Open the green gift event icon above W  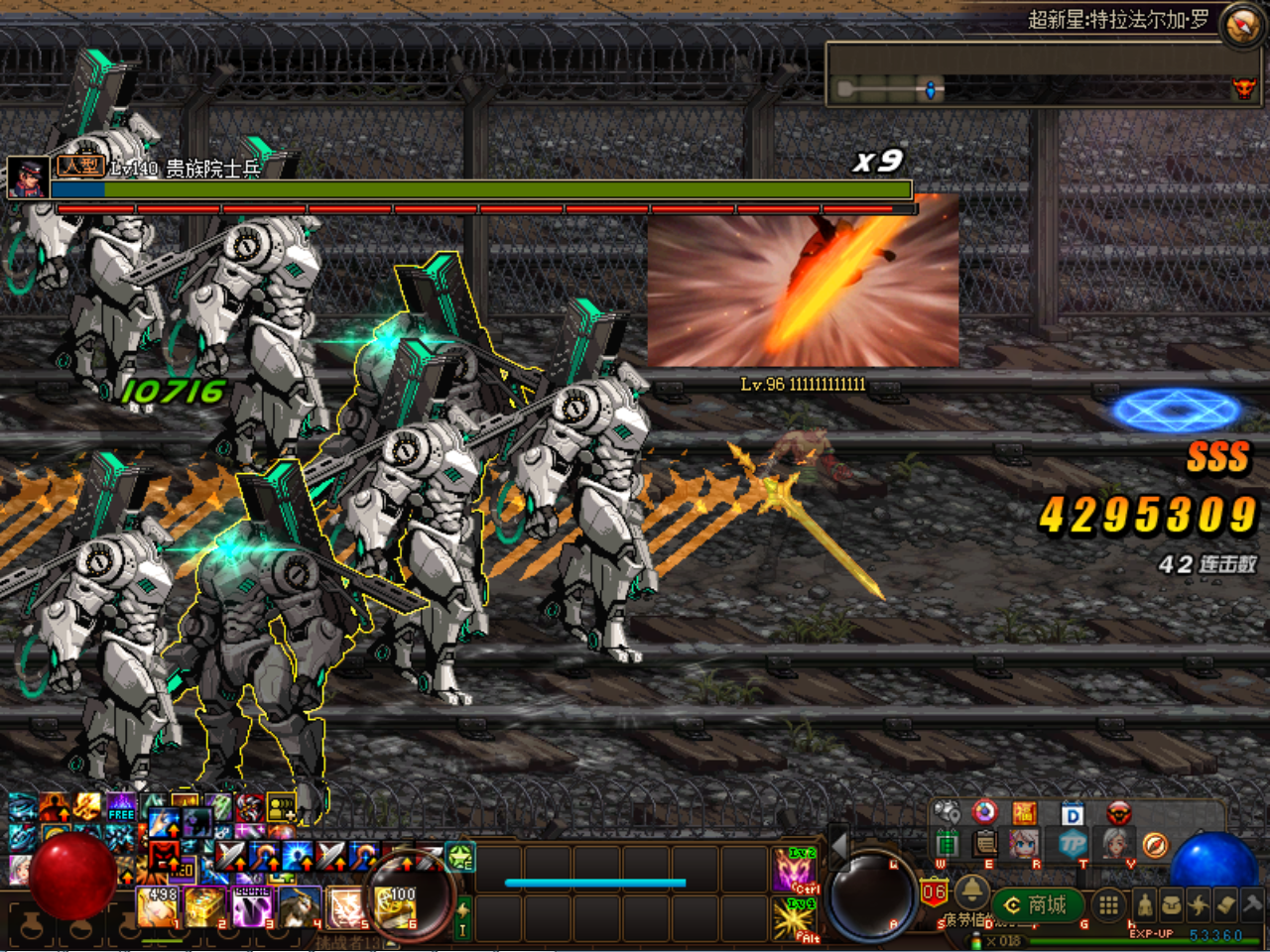949,844
